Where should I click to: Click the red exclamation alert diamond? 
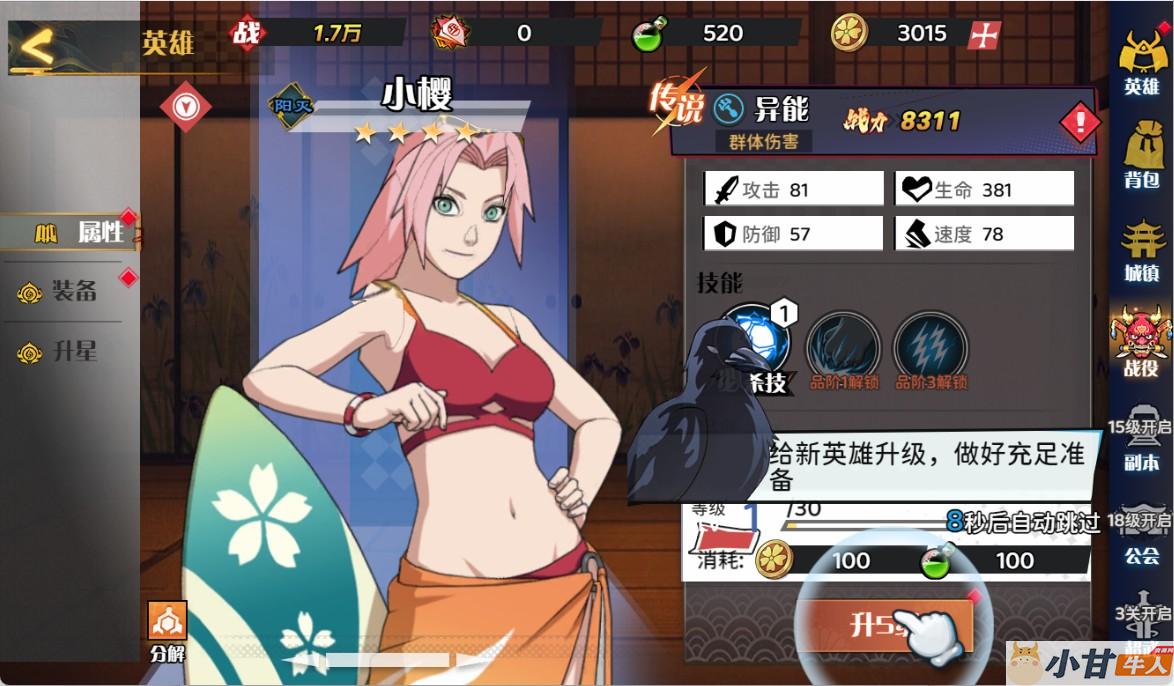point(1081,123)
